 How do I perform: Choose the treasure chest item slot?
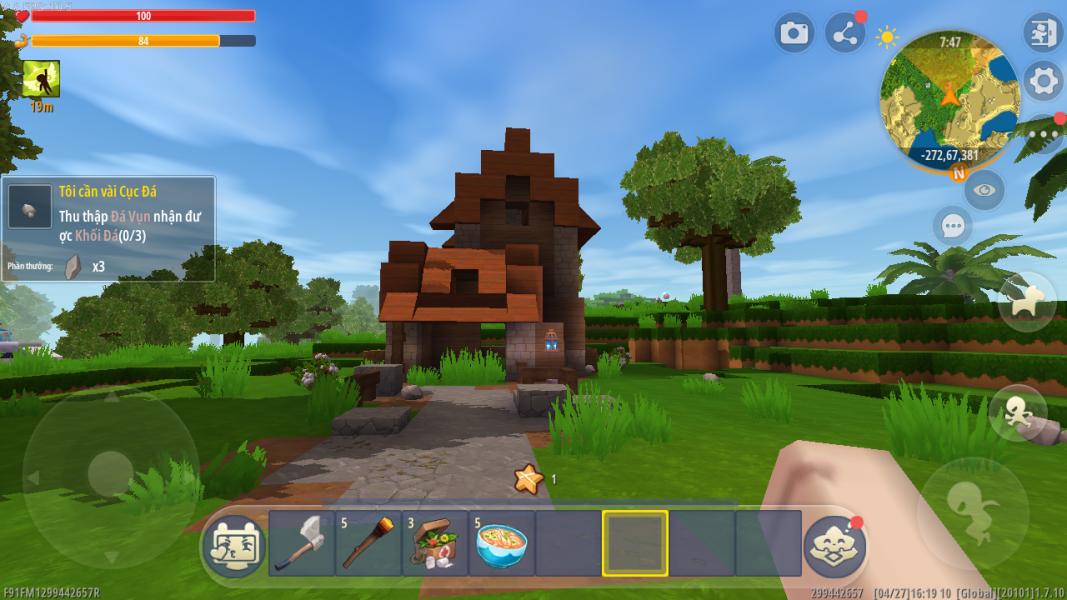pos(435,543)
